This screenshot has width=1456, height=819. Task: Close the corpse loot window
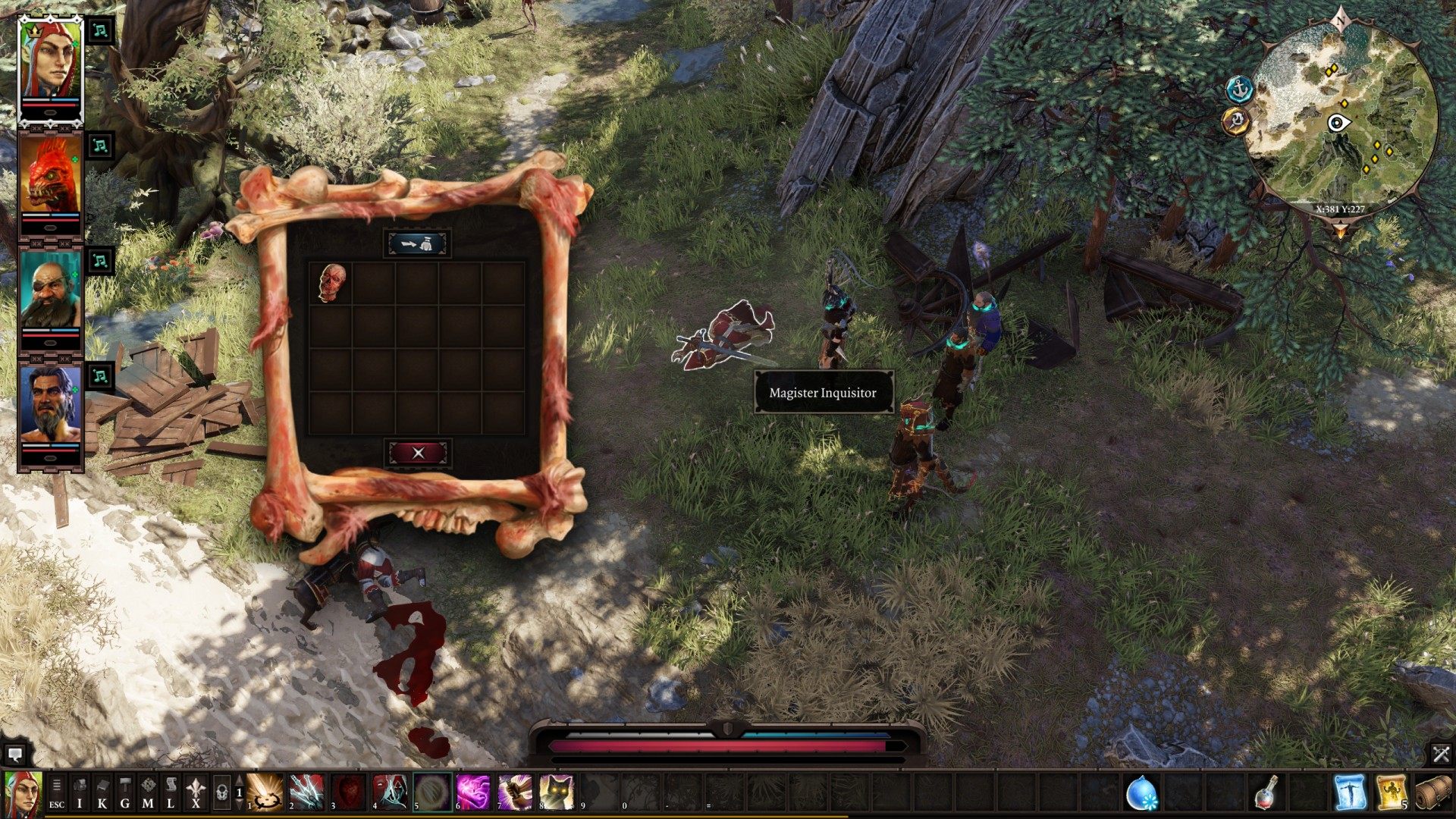tap(418, 453)
